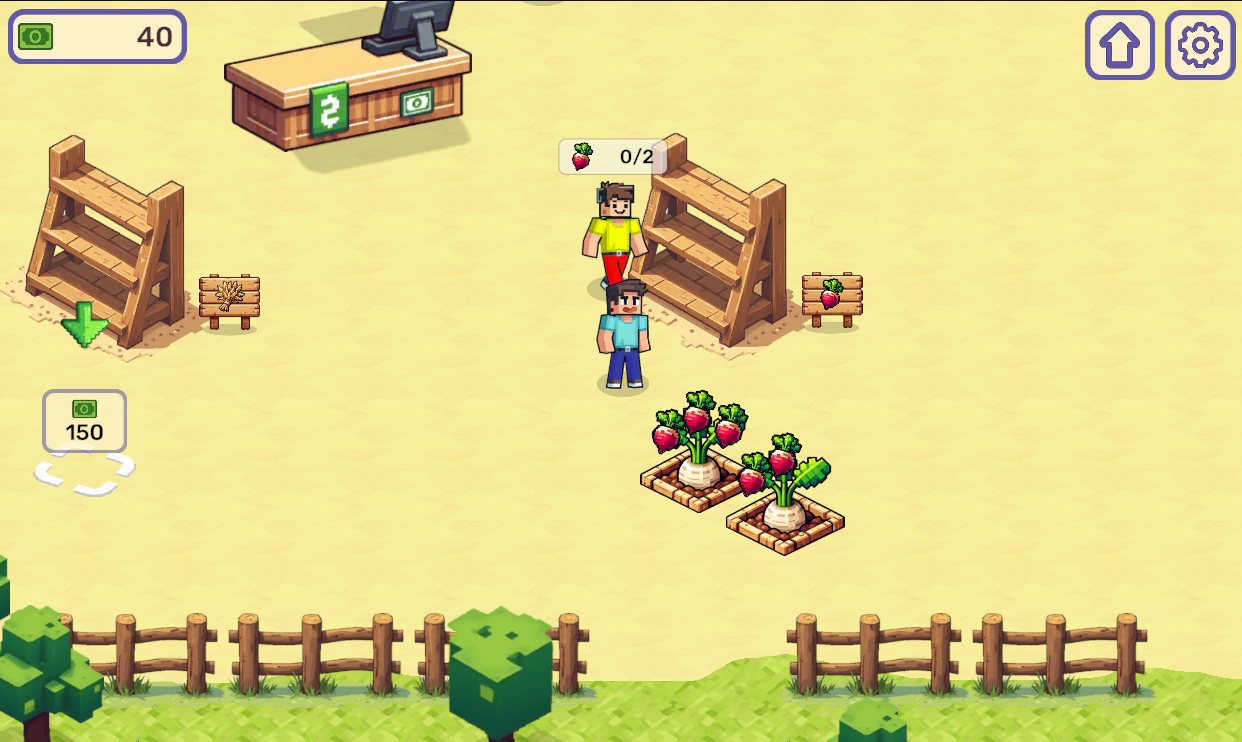
Task: Open the home button
Action: [x=1119, y=45]
